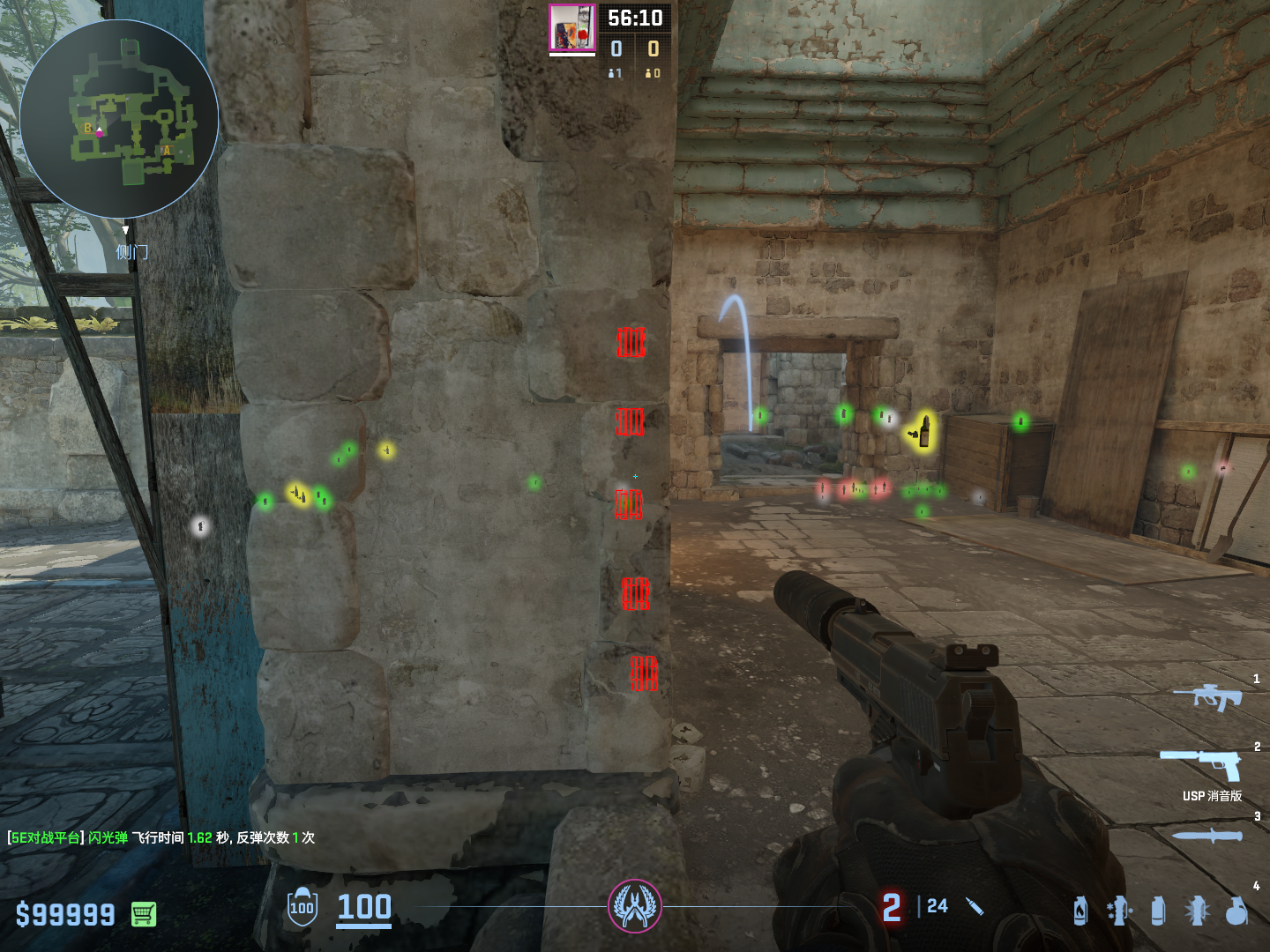
Task: Switch to the knife weapon slot
Action: tap(1206, 835)
